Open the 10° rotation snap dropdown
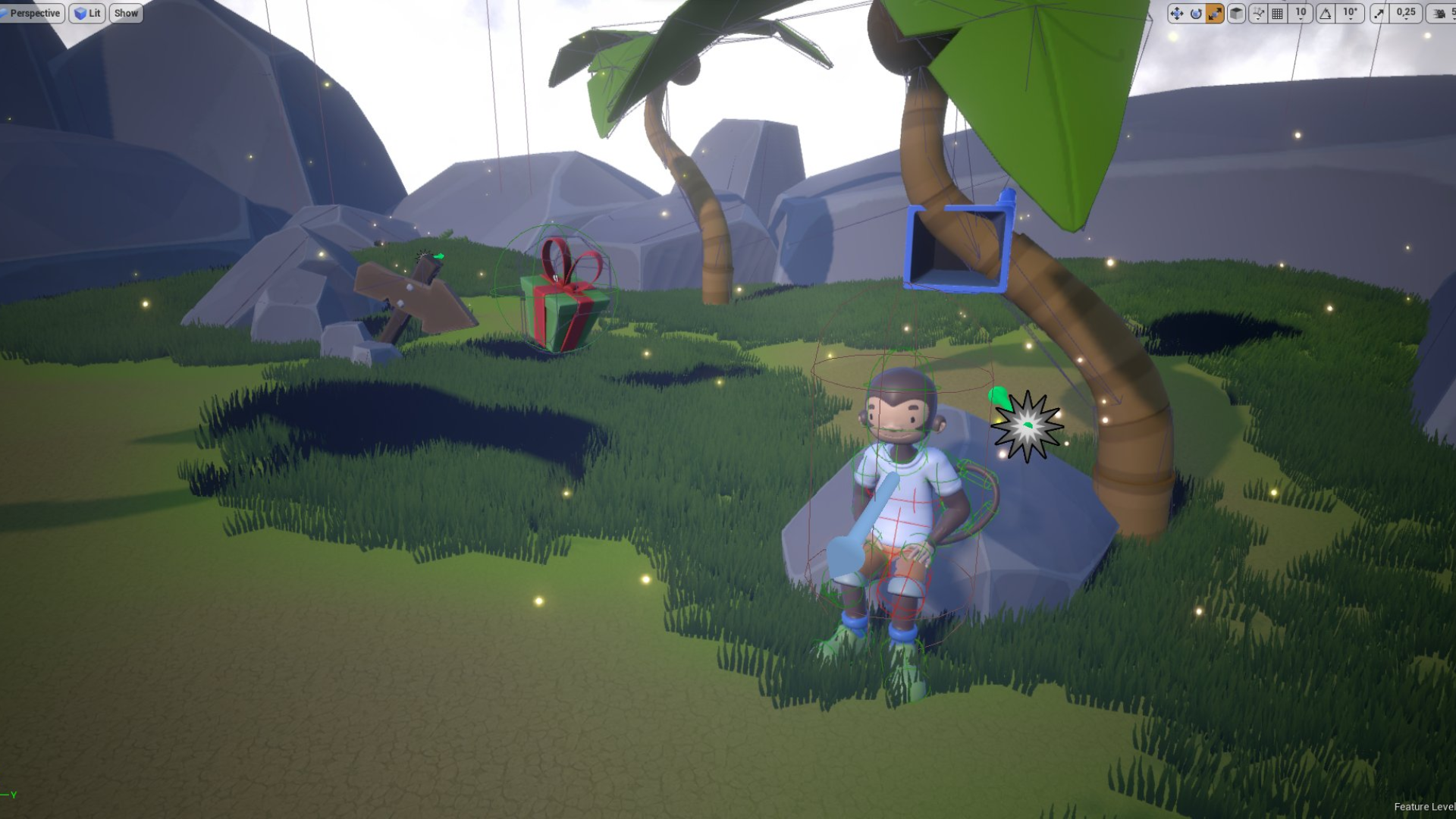Viewport: 1456px width, 819px height. (x=1351, y=13)
